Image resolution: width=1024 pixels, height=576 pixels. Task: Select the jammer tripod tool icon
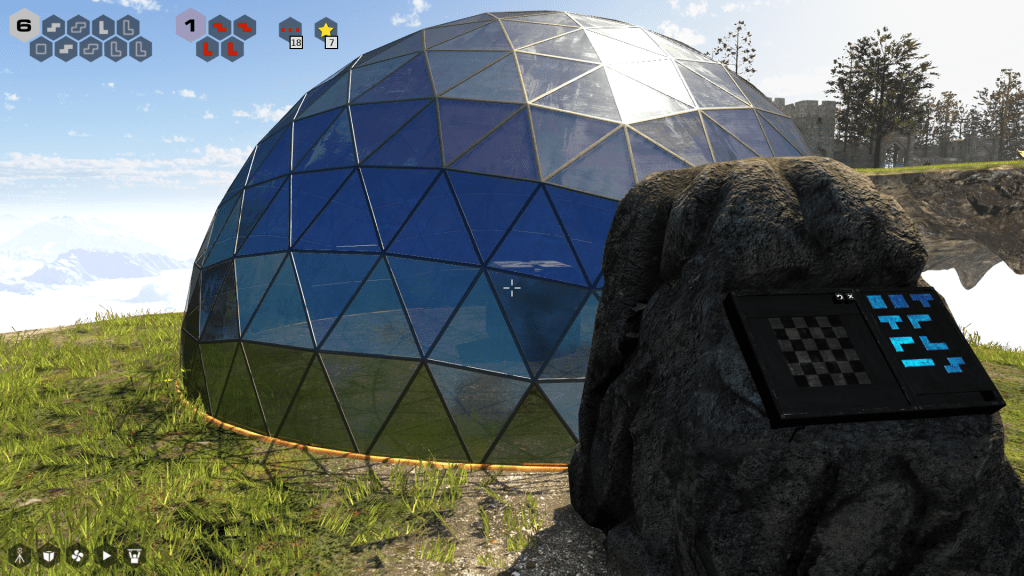19,555
